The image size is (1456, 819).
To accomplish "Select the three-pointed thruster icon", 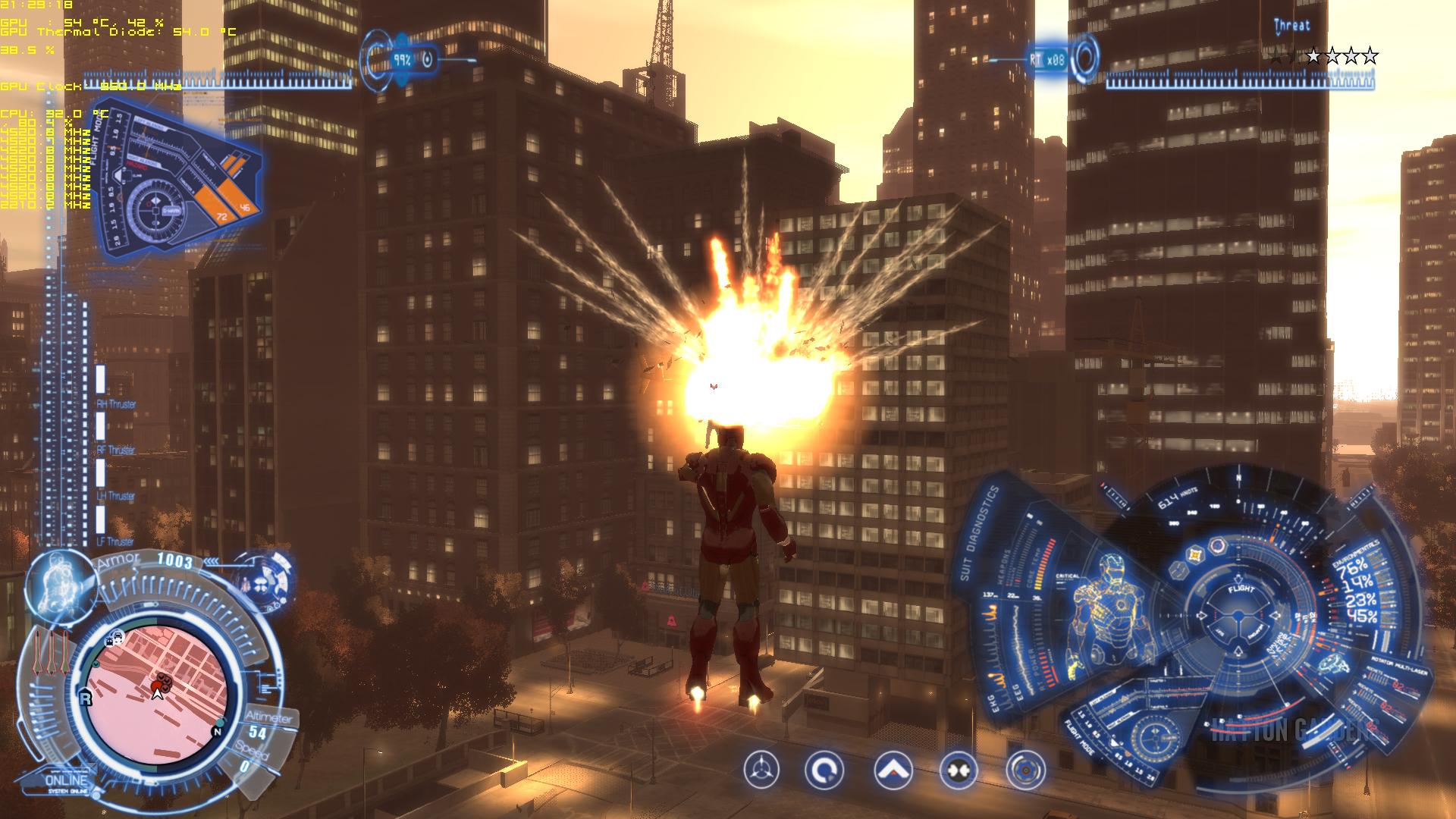I will [x=761, y=771].
